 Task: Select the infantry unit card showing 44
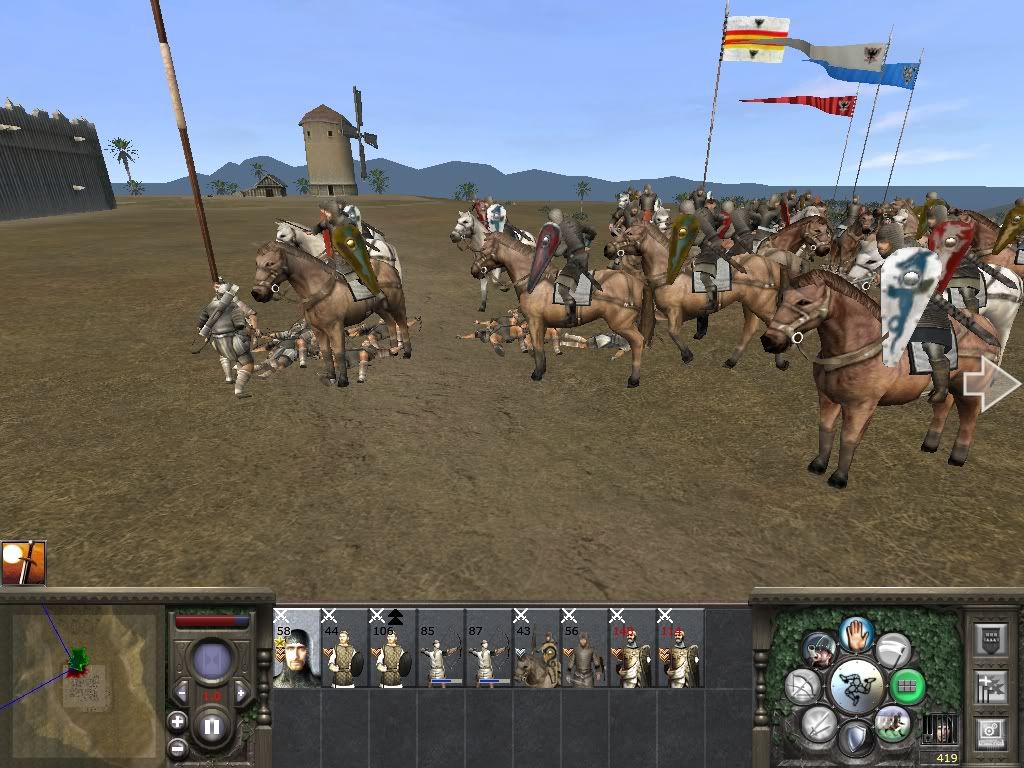[345, 648]
